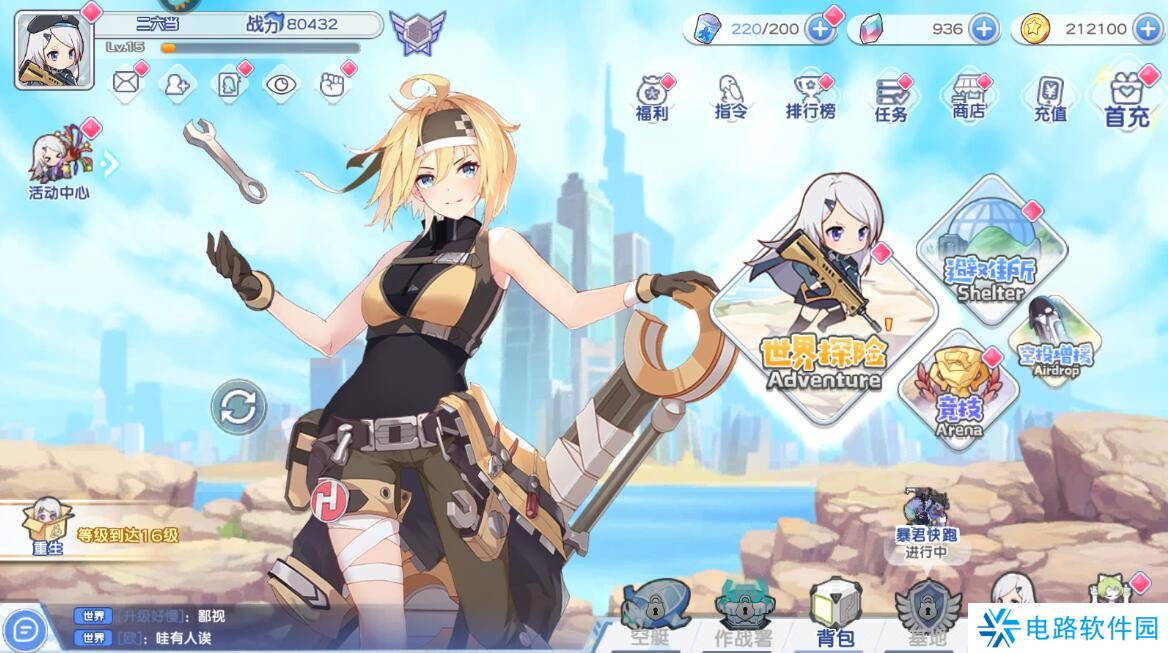The width and height of the screenshot is (1168, 653).
Task: Open the 排行榜 leaderboard
Action: (x=810, y=97)
